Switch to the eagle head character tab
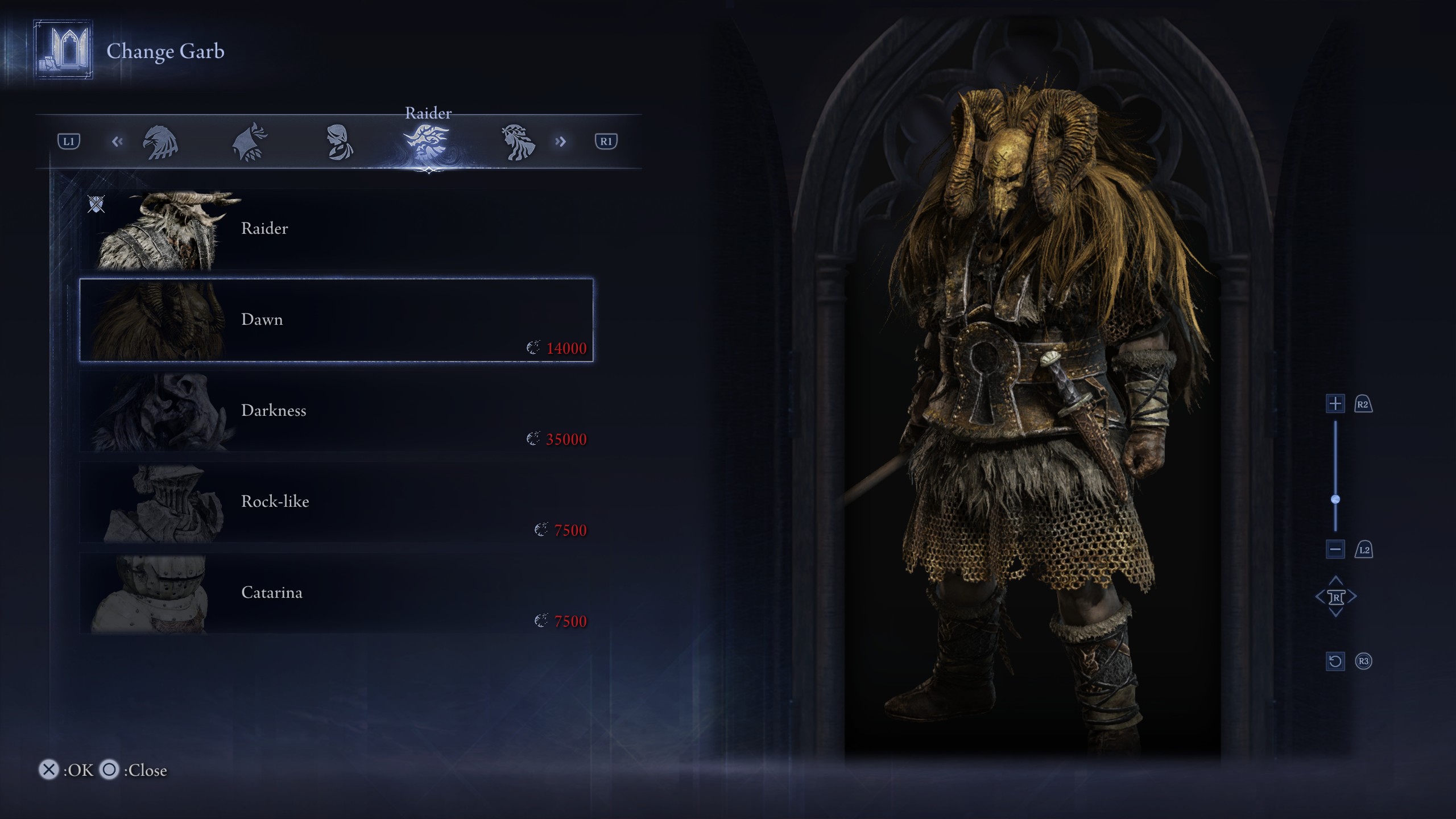1456x819 pixels. (x=160, y=142)
